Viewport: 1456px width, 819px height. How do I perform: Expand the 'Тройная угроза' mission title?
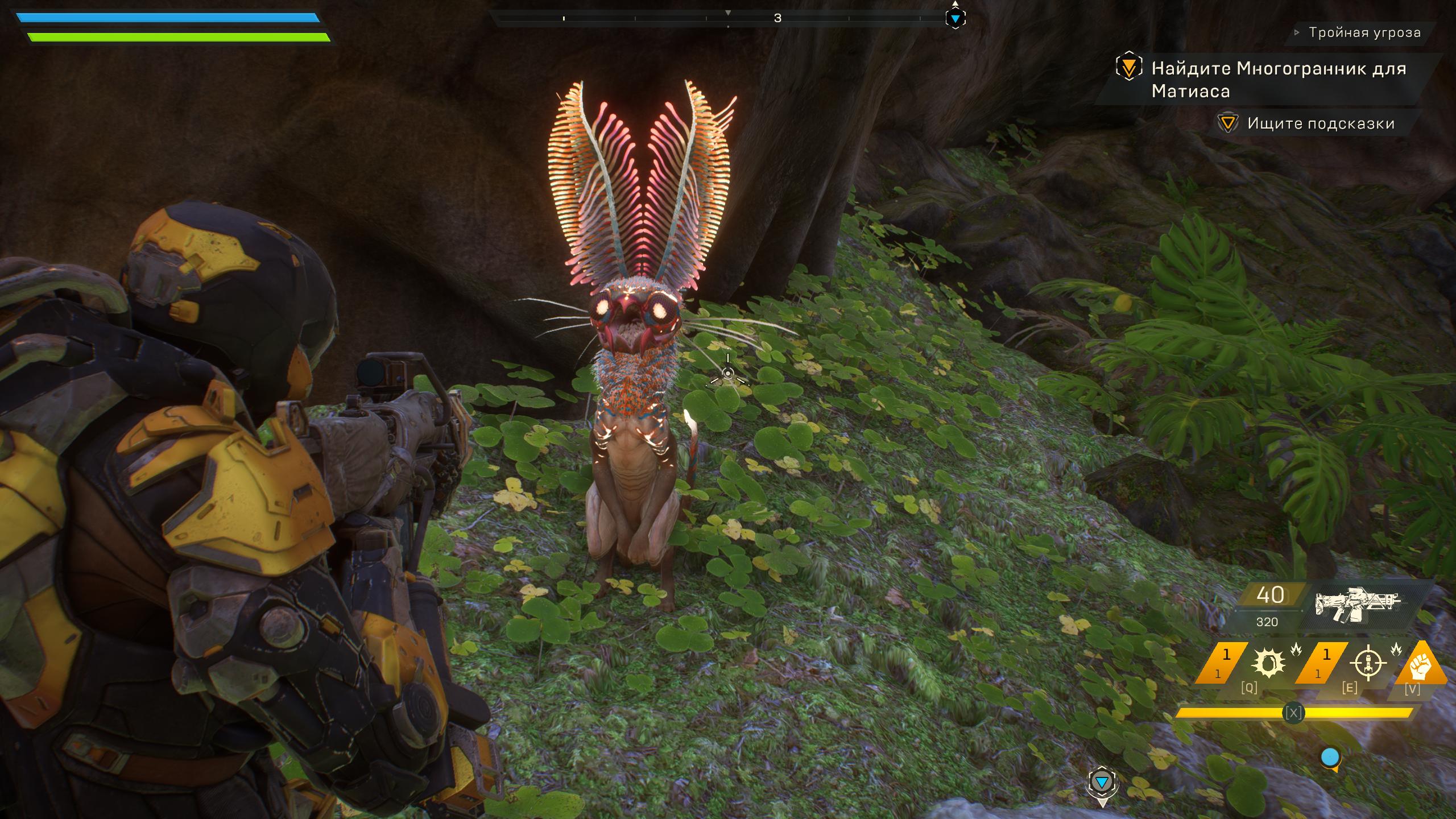tap(1364, 32)
